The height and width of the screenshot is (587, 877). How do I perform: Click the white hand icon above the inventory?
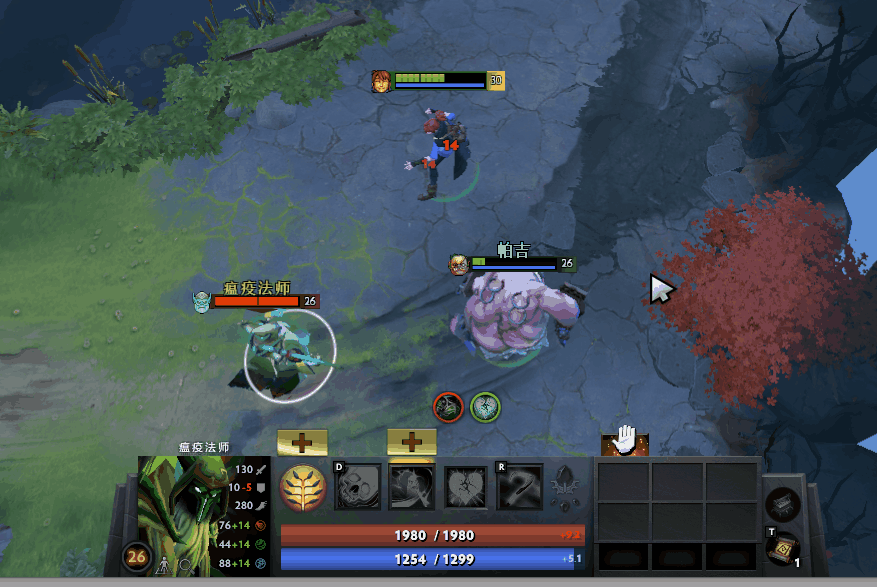pos(625,439)
